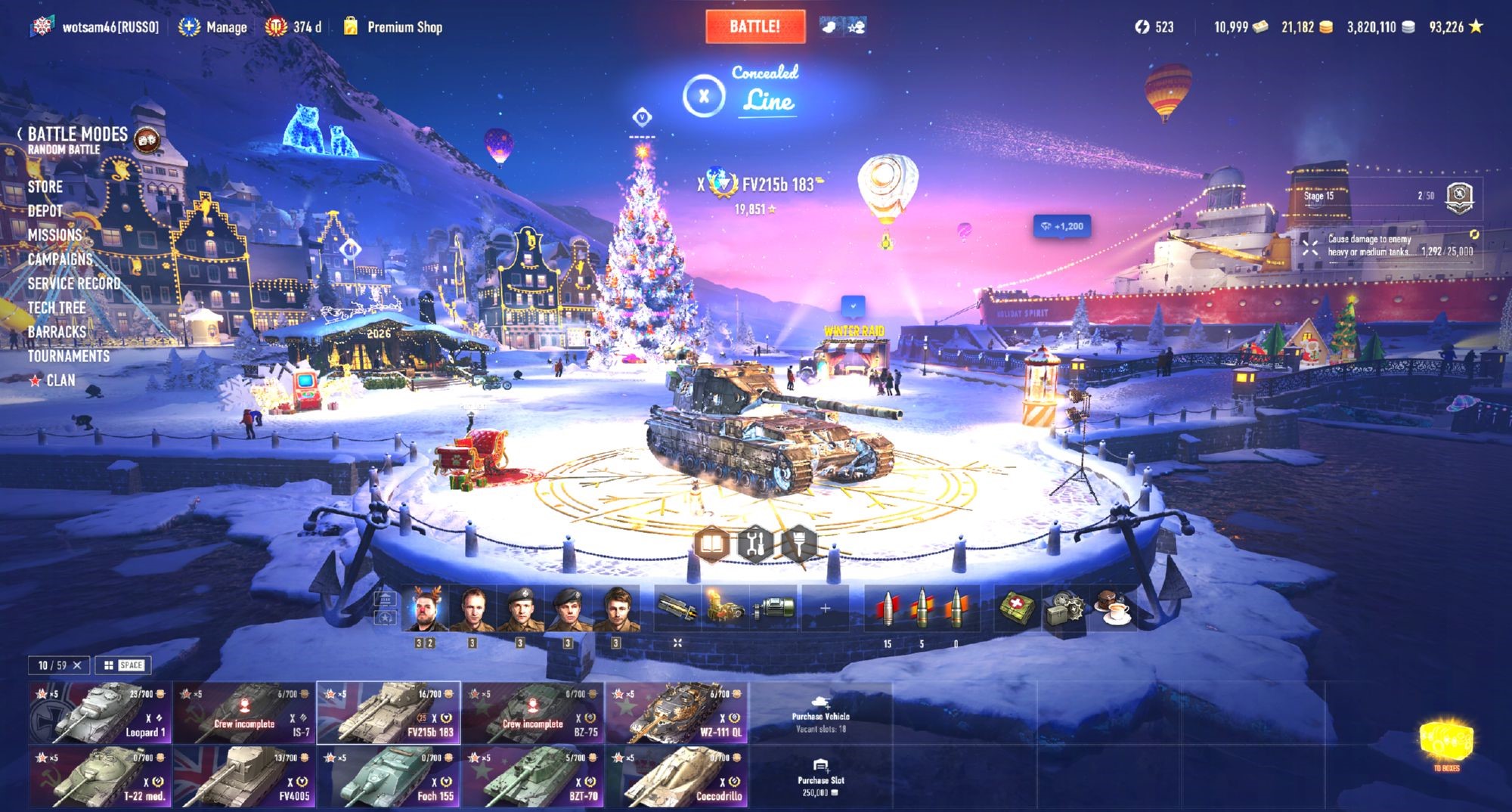View the Service Record

pos(74,284)
